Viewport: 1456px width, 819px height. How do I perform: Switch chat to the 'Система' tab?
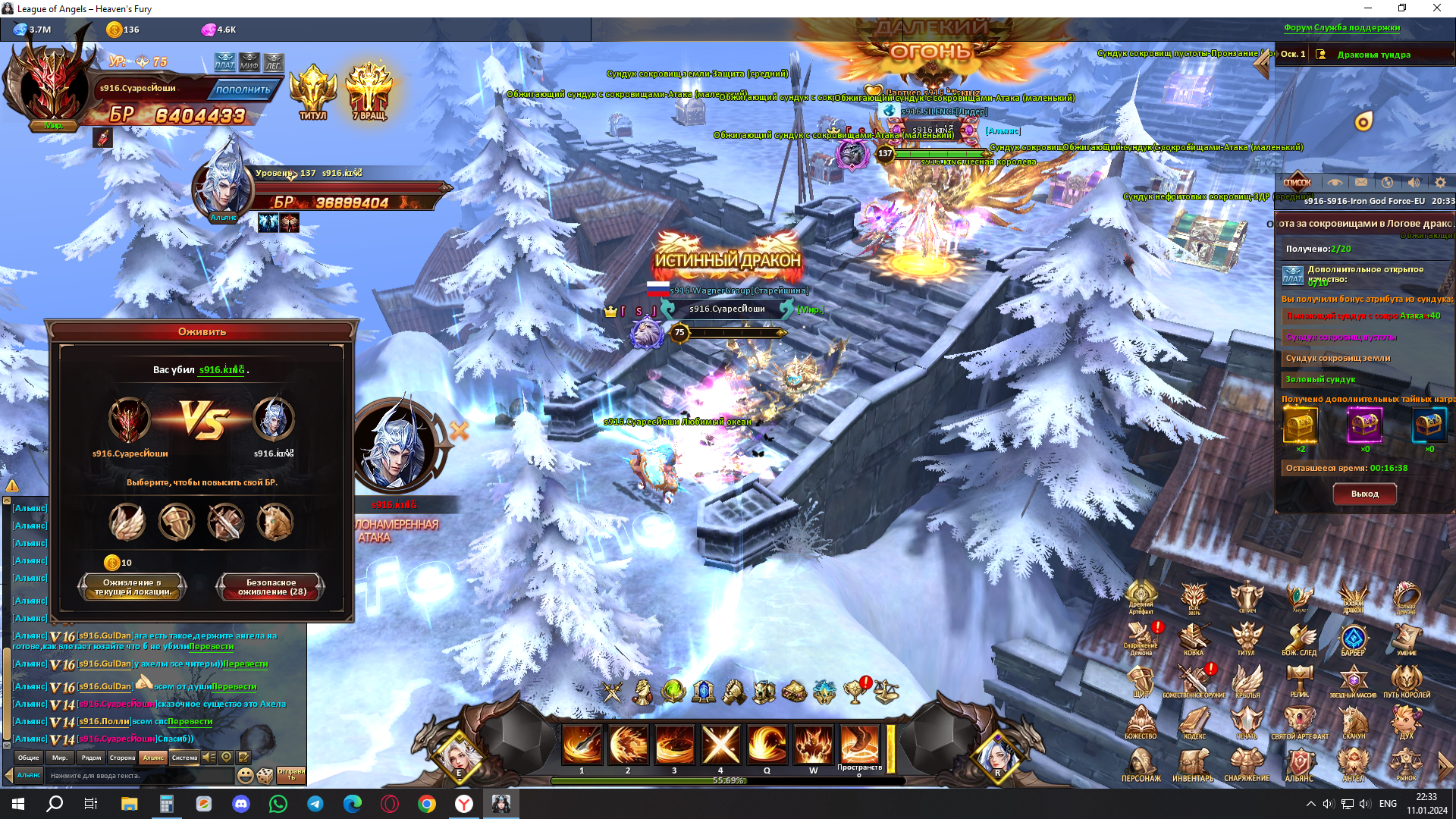pyautogui.click(x=184, y=758)
